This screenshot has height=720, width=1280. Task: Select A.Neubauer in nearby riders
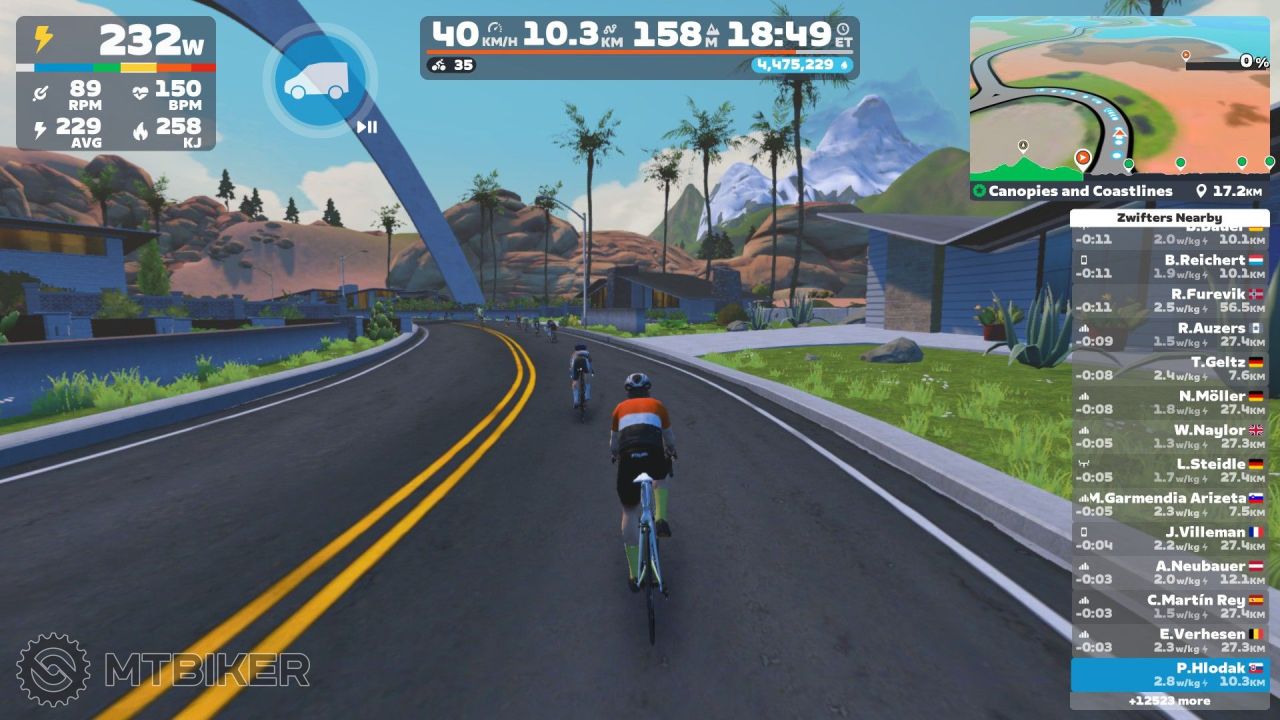click(1170, 572)
